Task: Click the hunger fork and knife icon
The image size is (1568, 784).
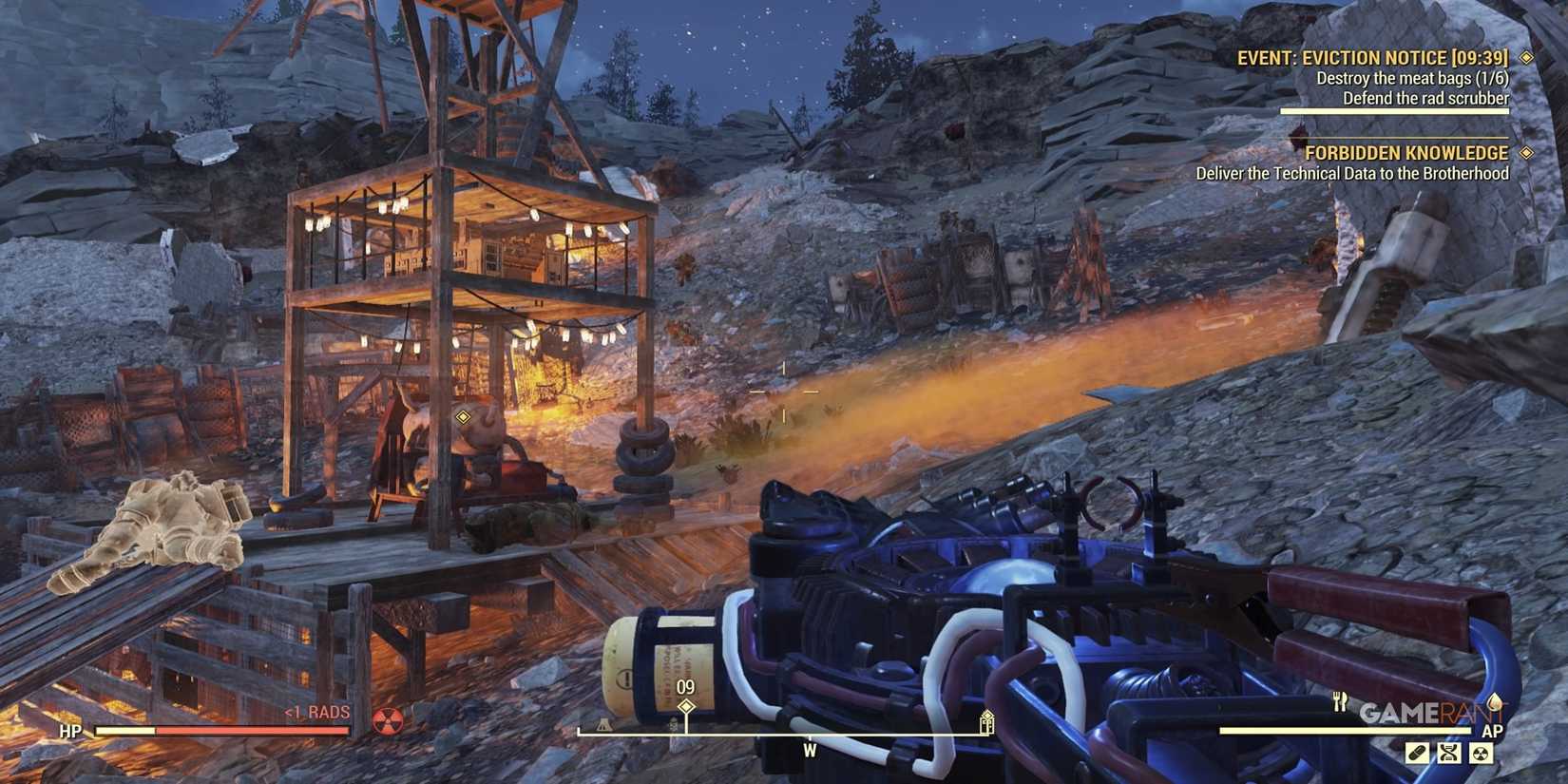Action: (x=1340, y=703)
